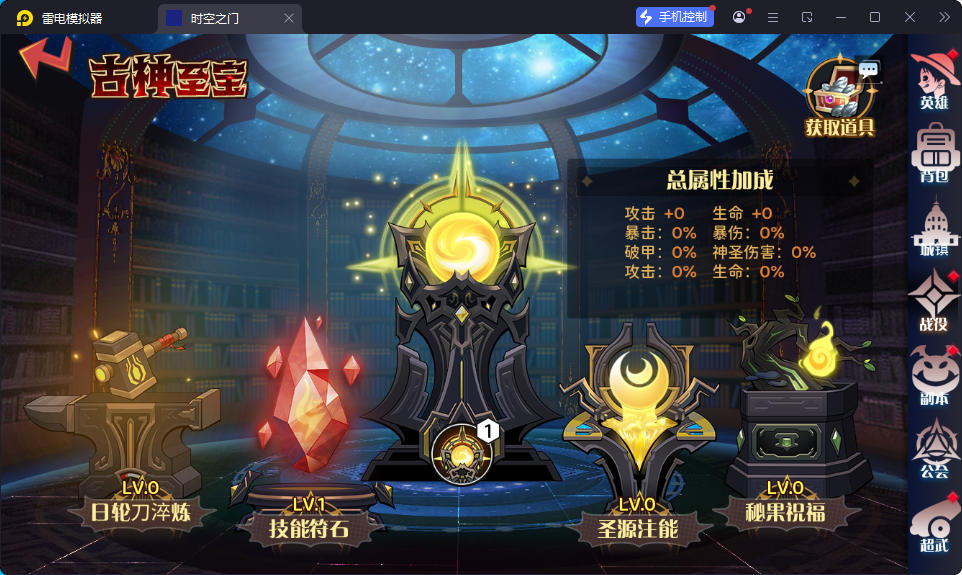This screenshot has height=575, width=962.
Task: Close the 时空之门 tab
Action: coord(289,18)
